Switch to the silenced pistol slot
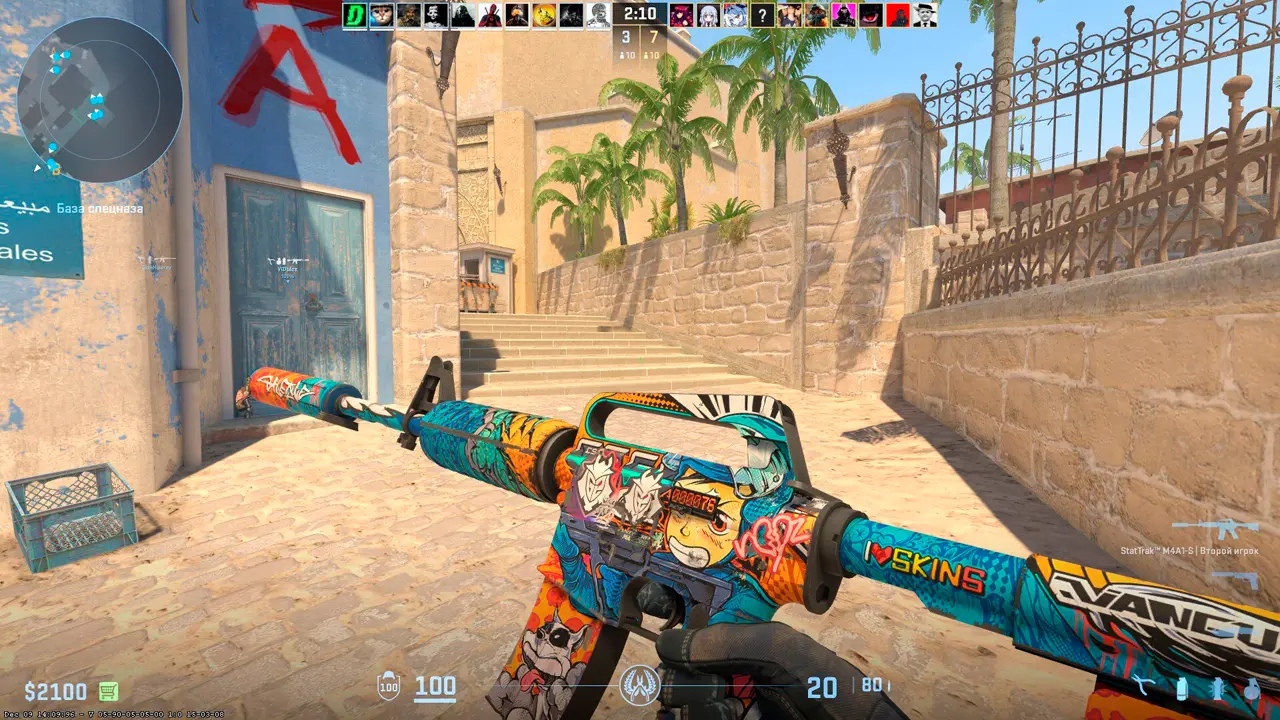 pos(1234,578)
